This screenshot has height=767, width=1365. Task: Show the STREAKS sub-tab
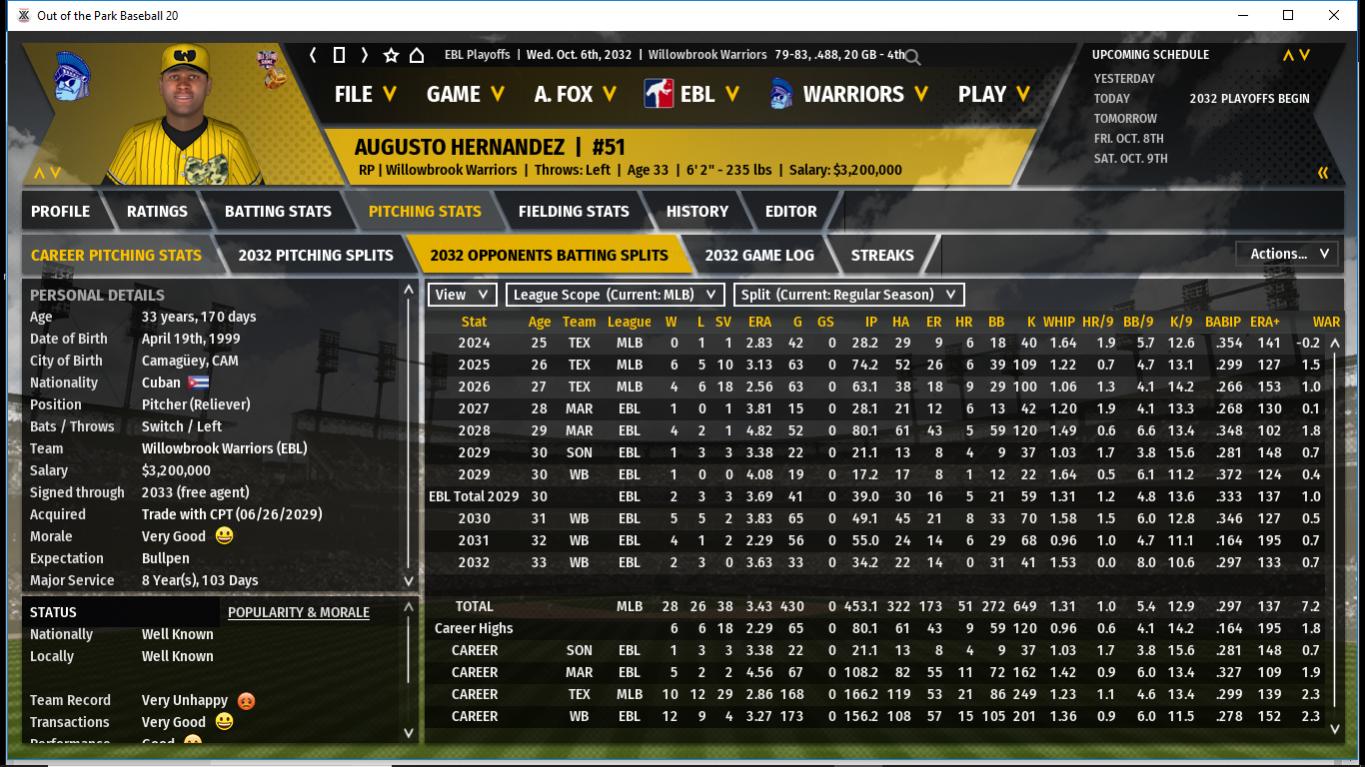pos(882,255)
